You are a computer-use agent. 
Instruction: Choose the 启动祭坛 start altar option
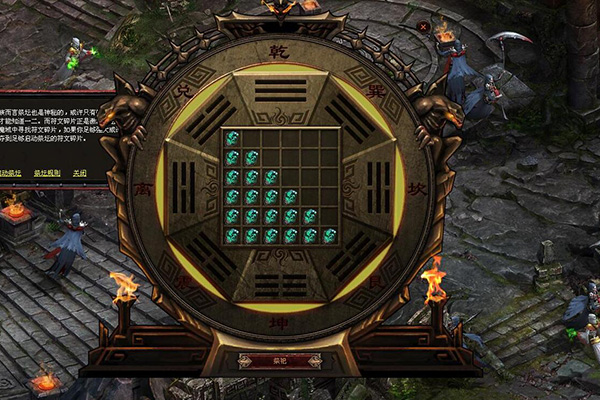point(12,173)
